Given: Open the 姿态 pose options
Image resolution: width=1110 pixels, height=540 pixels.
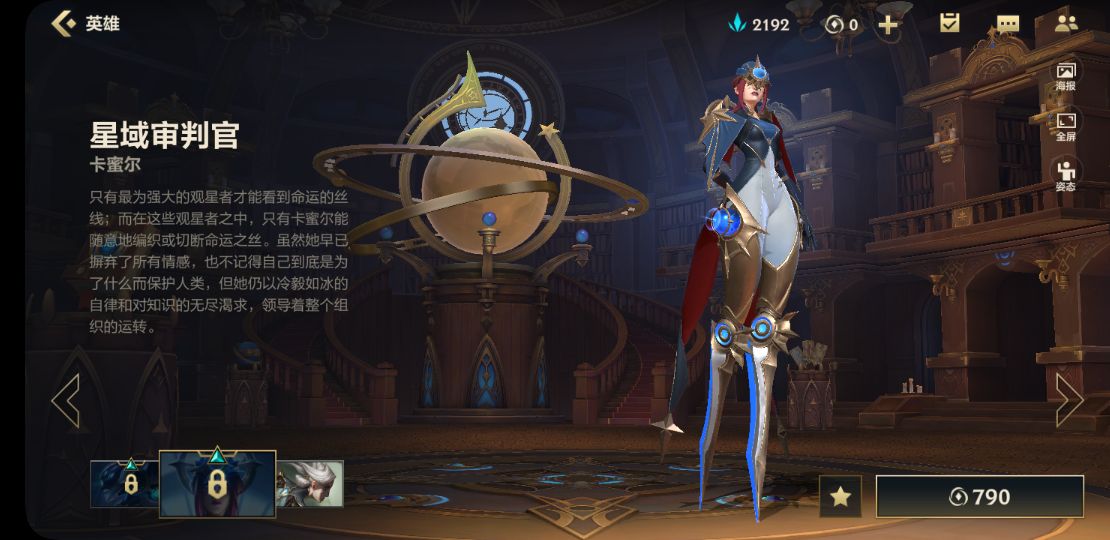Looking at the screenshot, I should pyautogui.click(x=1066, y=174).
